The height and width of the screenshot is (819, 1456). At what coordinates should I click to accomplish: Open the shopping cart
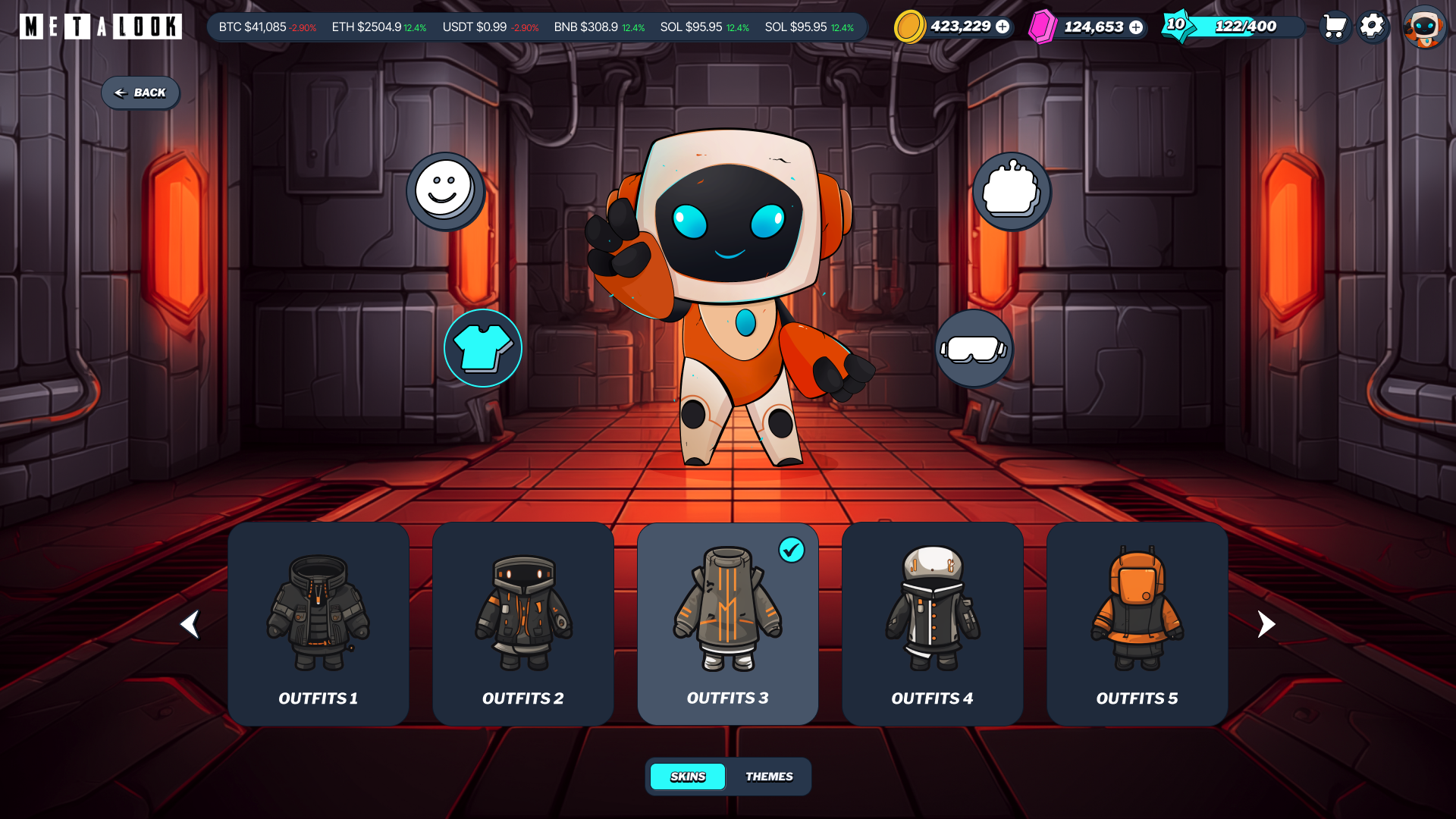pos(1334,27)
